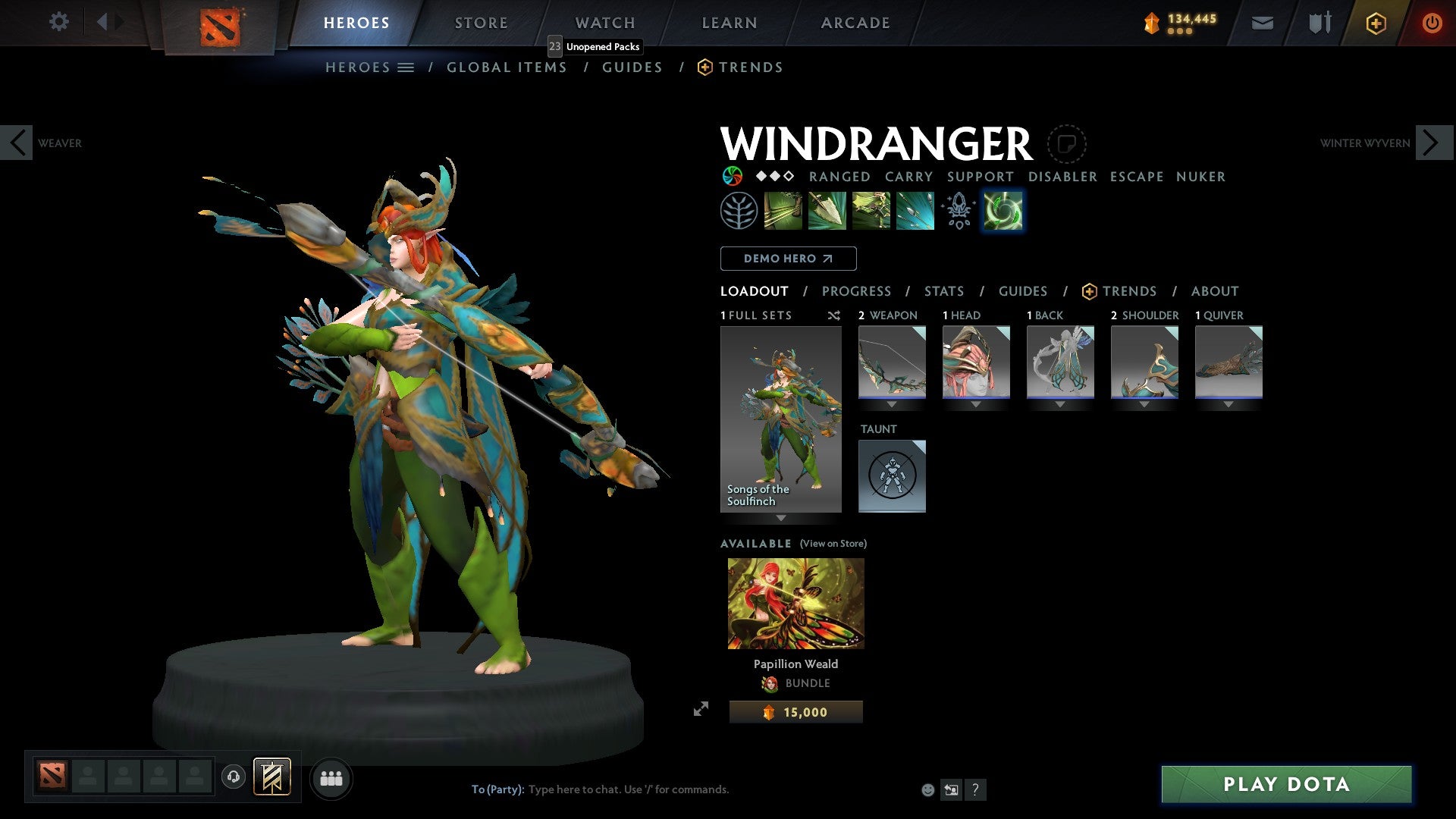Open the Powershot ability icon
Viewport: 1456px width, 819px height.
(x=828, y=211)
